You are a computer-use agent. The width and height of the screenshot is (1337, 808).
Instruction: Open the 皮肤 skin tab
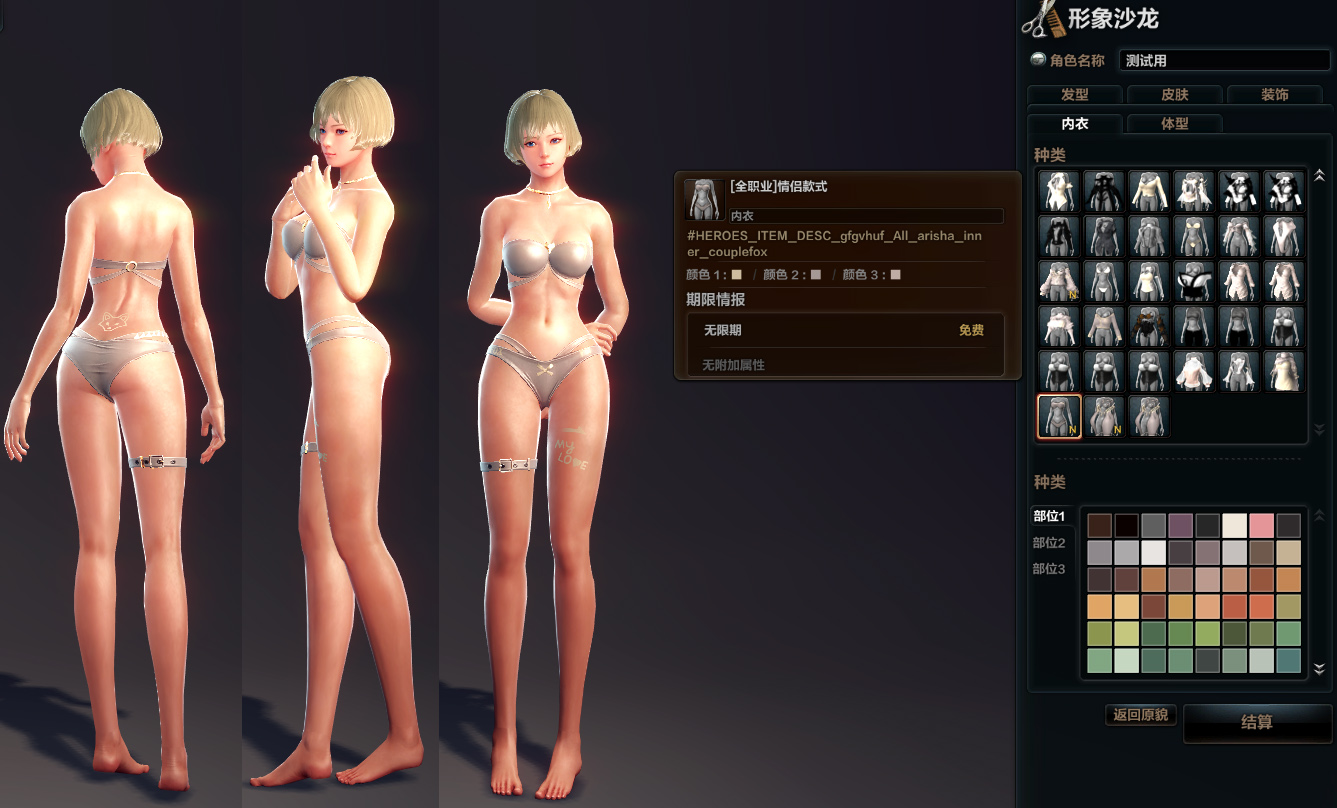click(x=1174, y=95)
